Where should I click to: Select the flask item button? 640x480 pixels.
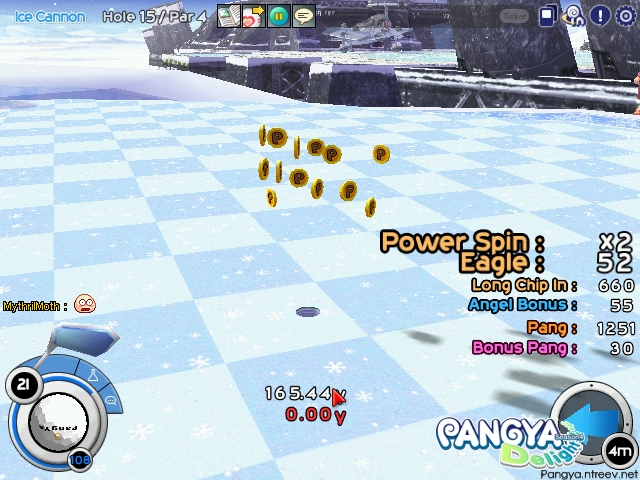pyautogui.click(x=95, y=377)
